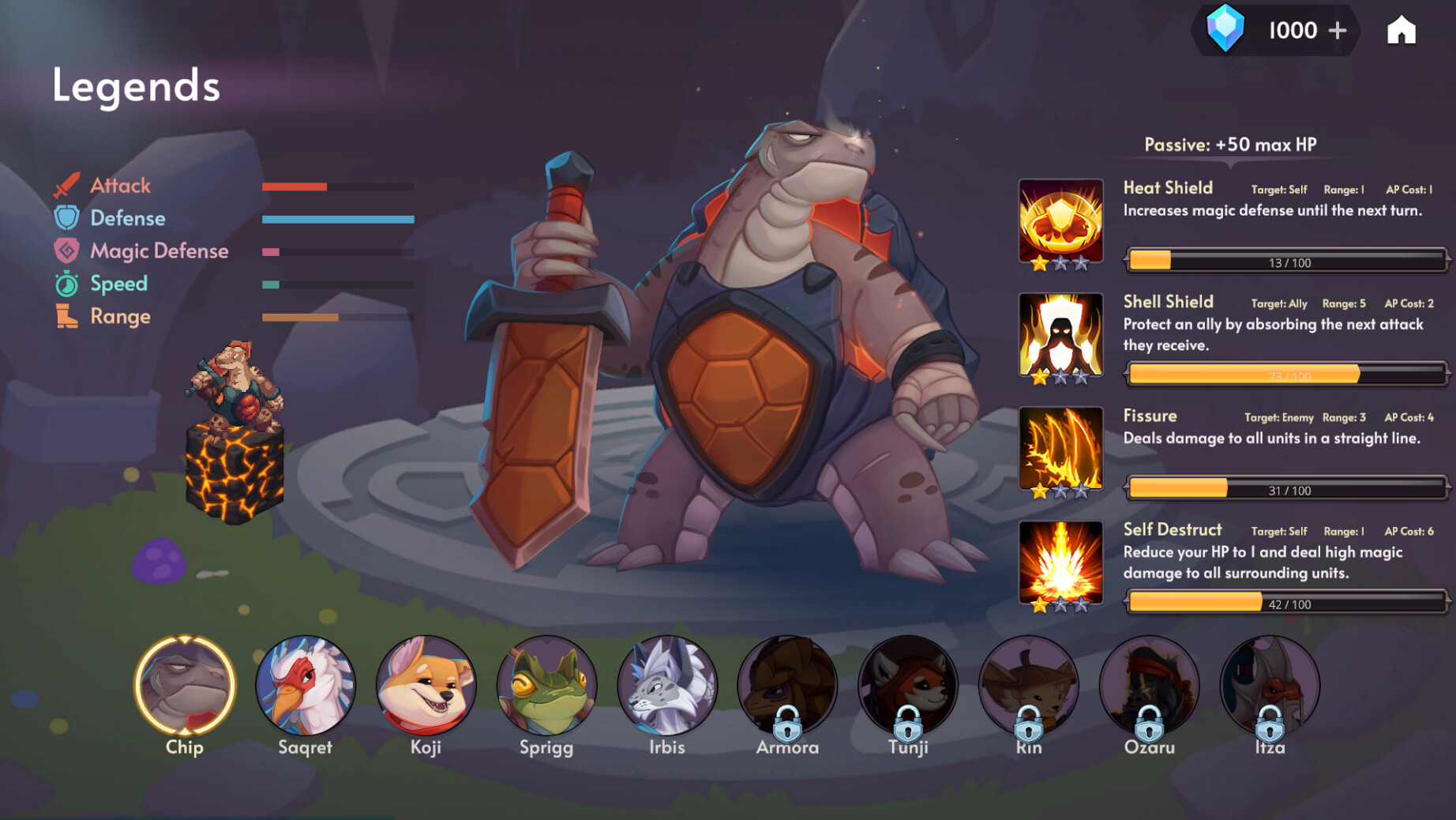Click the Defense shield stat icon
Screen dimensions: 1456x820
click(67, 219)
